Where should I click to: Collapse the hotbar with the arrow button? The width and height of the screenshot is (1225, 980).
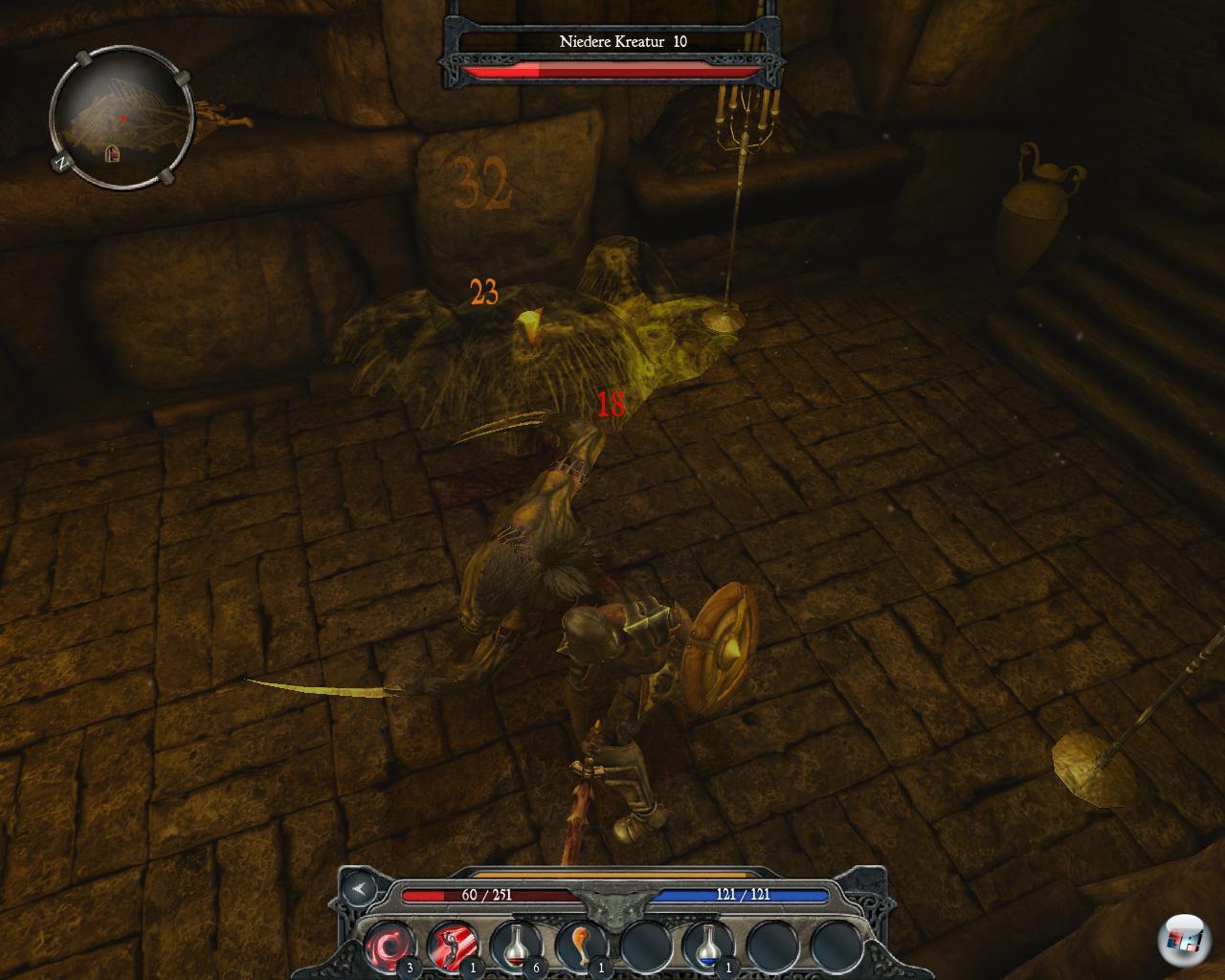coord(360,889)
